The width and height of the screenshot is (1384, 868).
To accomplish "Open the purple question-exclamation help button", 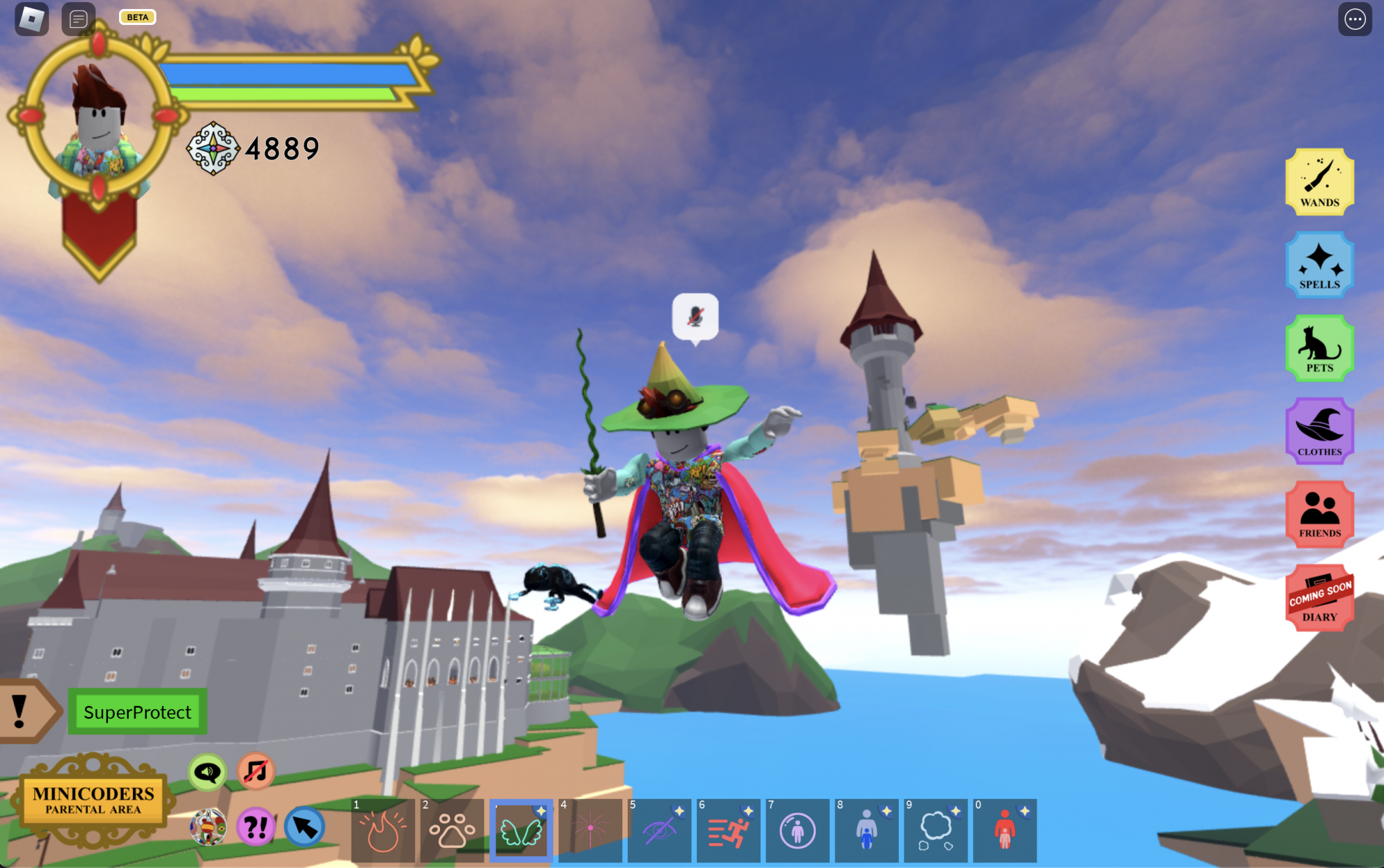I will tap(256, 827).
